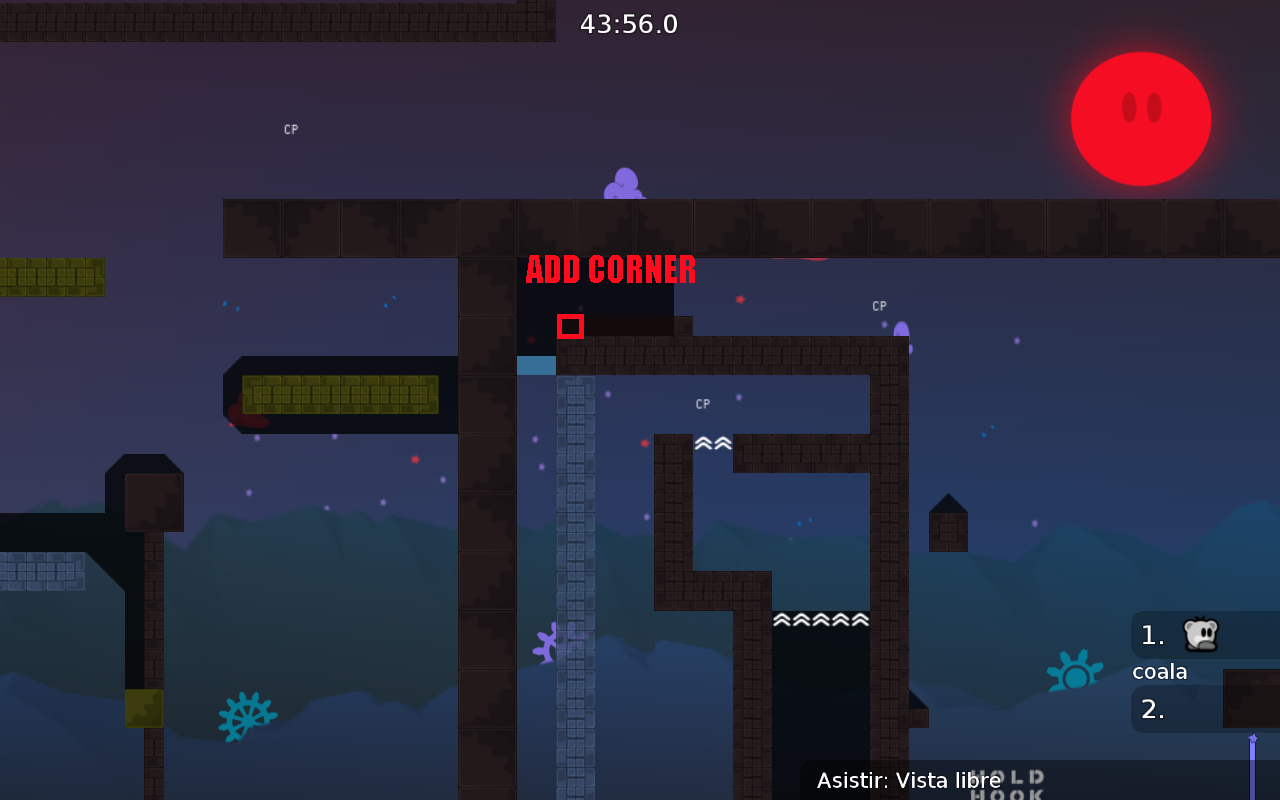Expand the empty second-place leaderboard slot
This screenshot has width=1280, height=800.
[x=1168, y=710]
